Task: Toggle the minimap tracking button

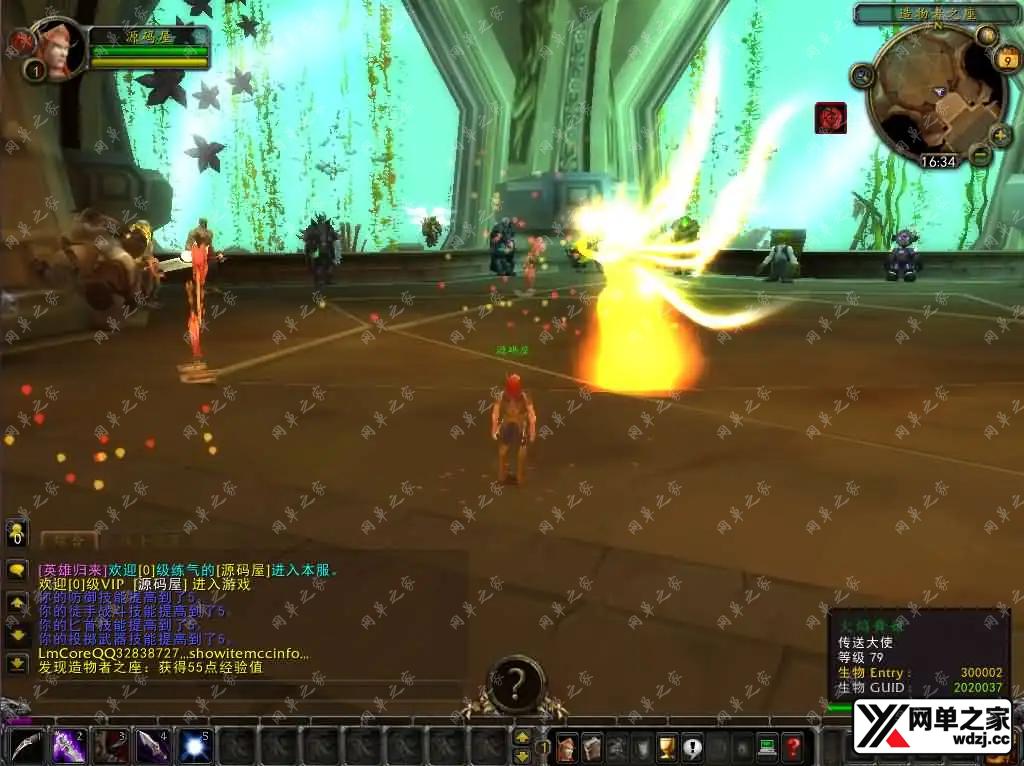Action: [x=862, y=75]
